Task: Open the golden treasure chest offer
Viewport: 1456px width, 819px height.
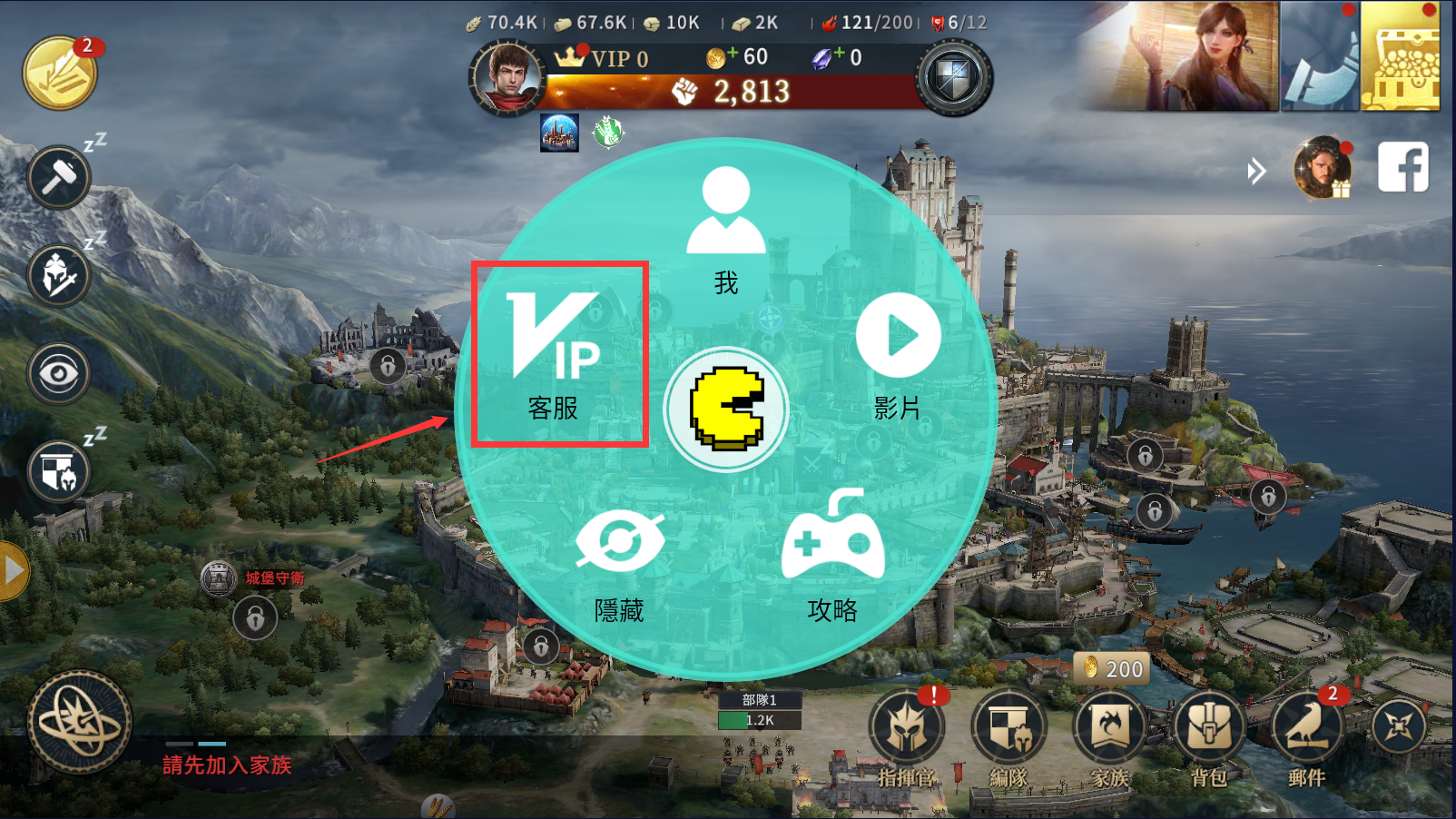Action: [1400, 56]
